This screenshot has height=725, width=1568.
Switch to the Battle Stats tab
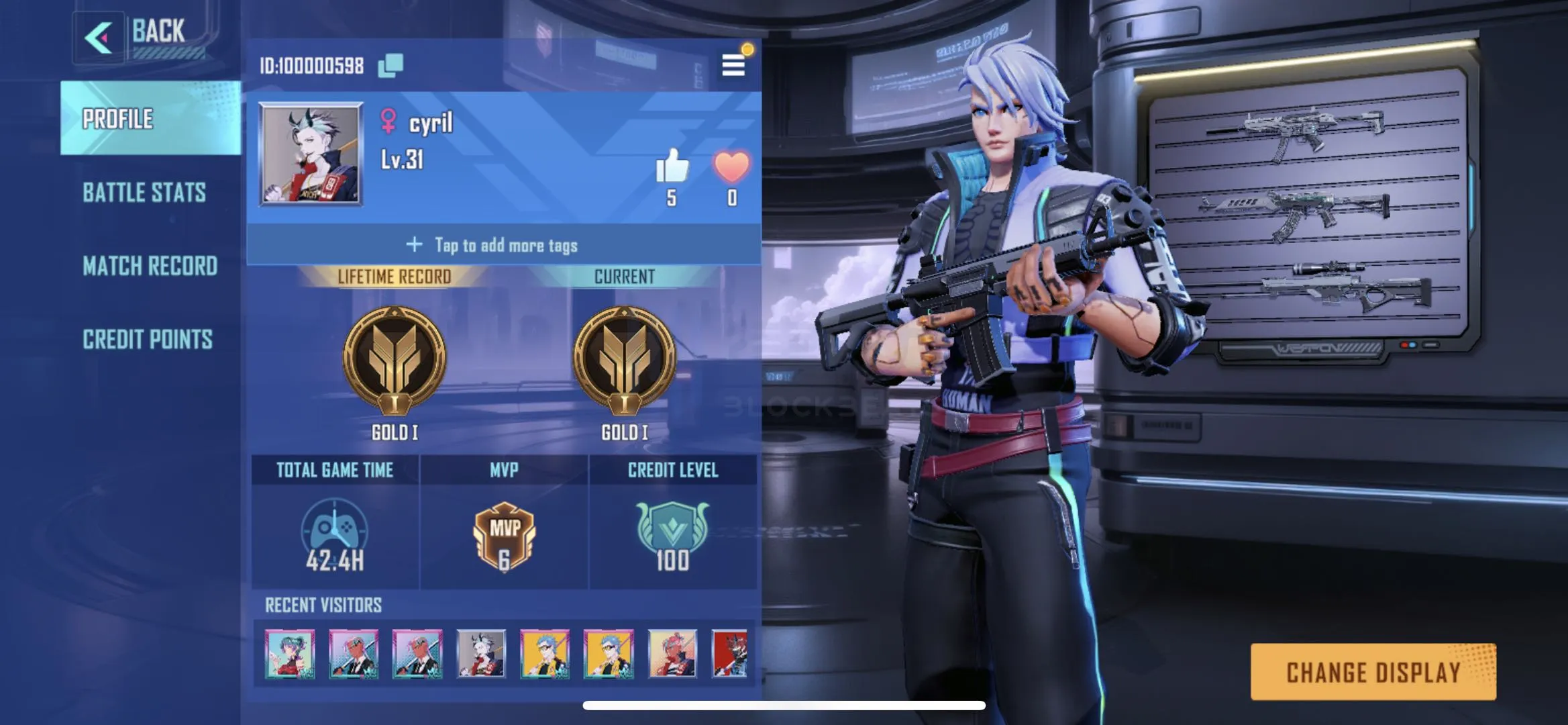click(144, 193)
